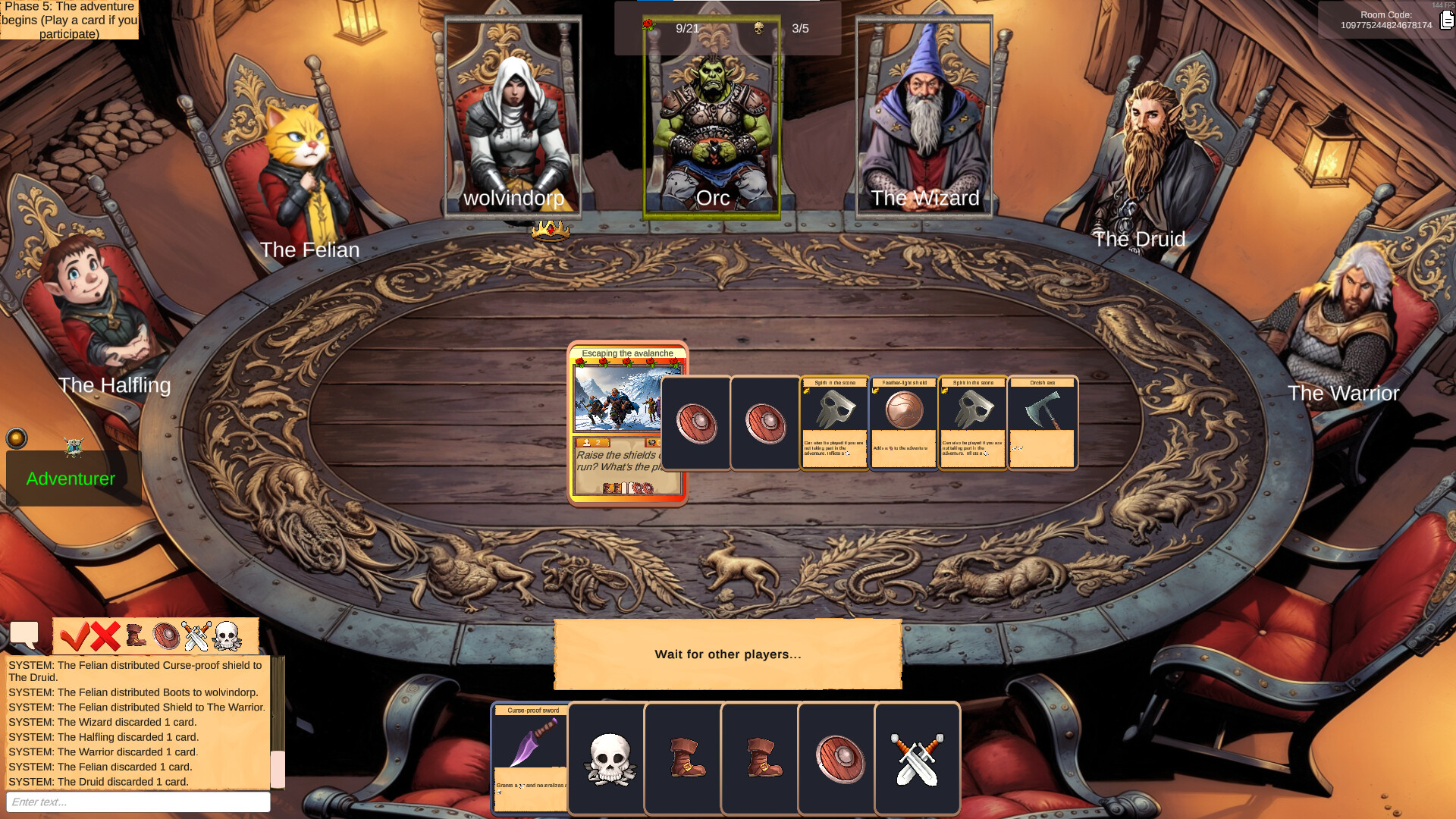Inspect the Feather-light shield card
Viewport: 1456px width, 819px height.
pyautogui.click(x=902, y=422)
